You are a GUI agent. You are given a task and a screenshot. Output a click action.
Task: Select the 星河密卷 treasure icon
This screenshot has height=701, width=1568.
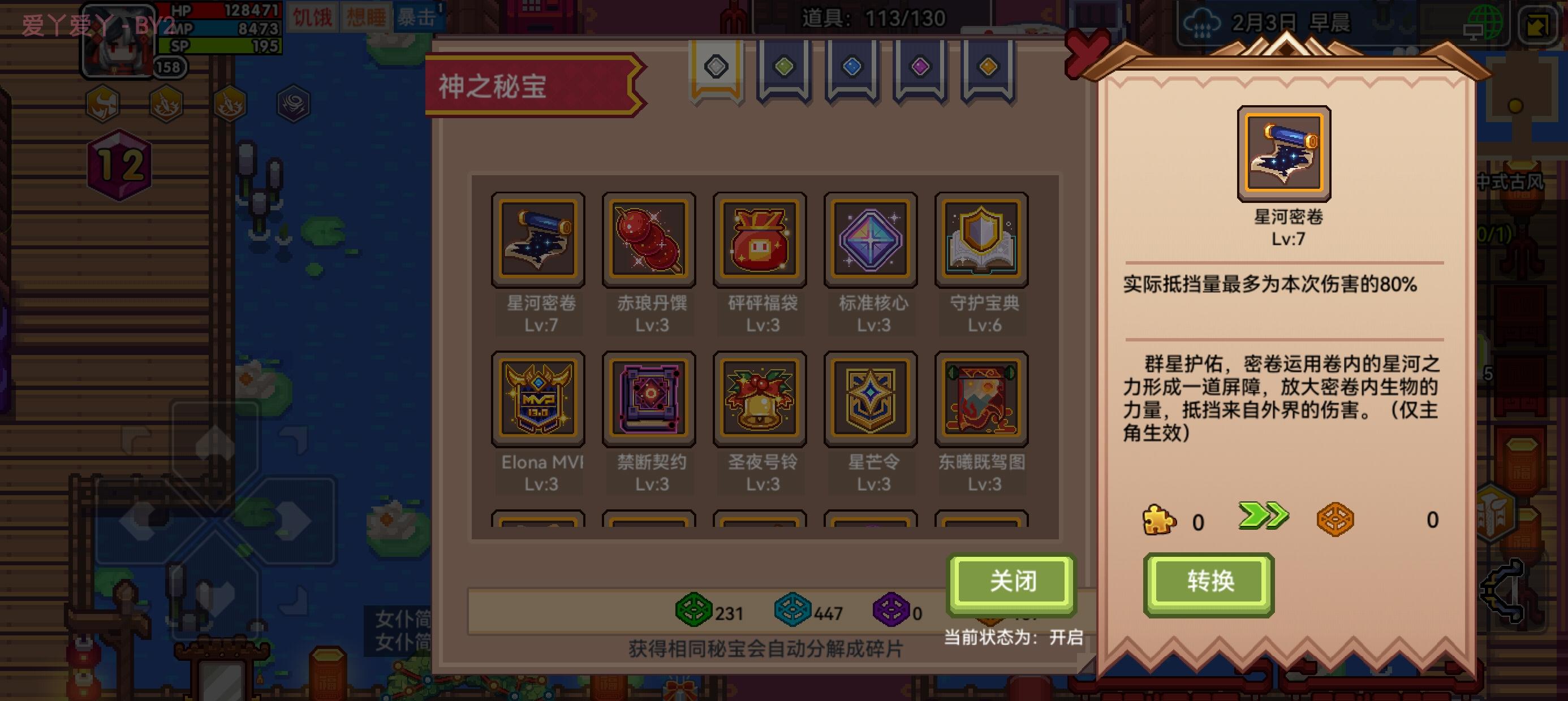click(x=538, y=239)
